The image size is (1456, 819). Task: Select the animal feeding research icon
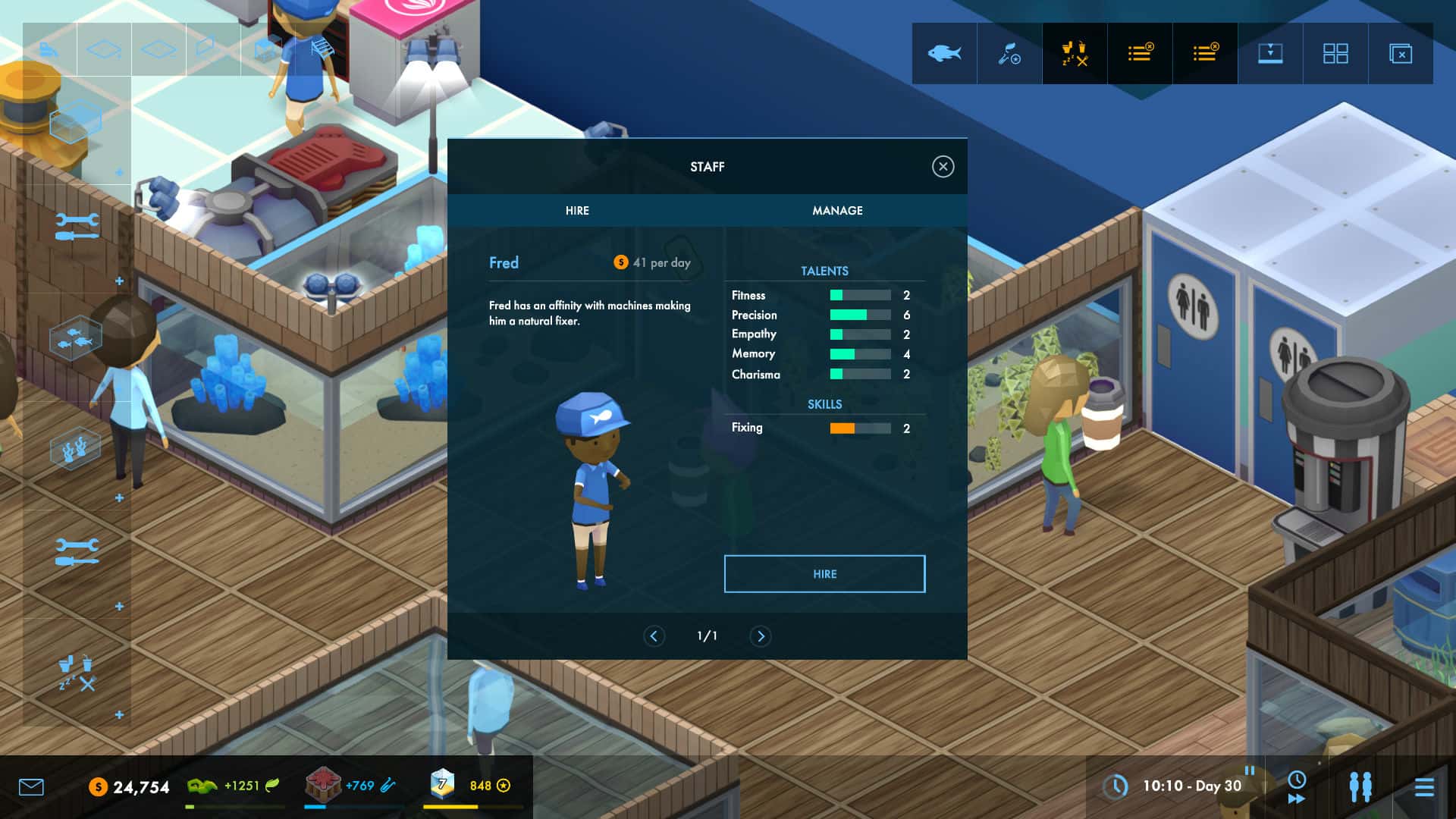click(1009, 53)
